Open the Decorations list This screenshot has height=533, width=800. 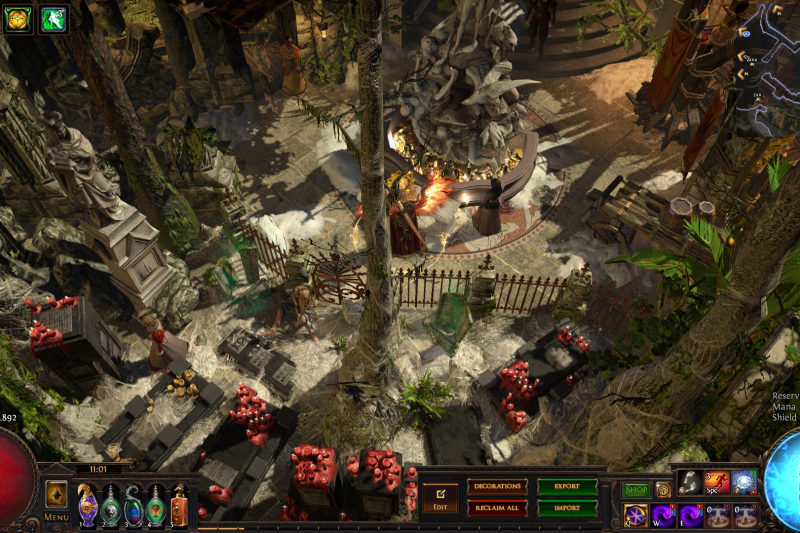(x=497, y=487)
